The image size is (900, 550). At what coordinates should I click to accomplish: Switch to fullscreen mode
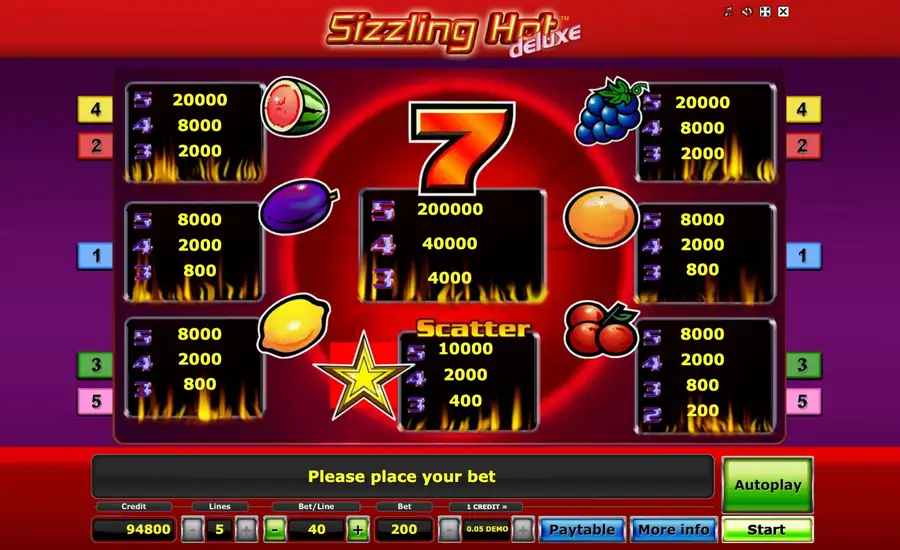(x=765, y=12)
